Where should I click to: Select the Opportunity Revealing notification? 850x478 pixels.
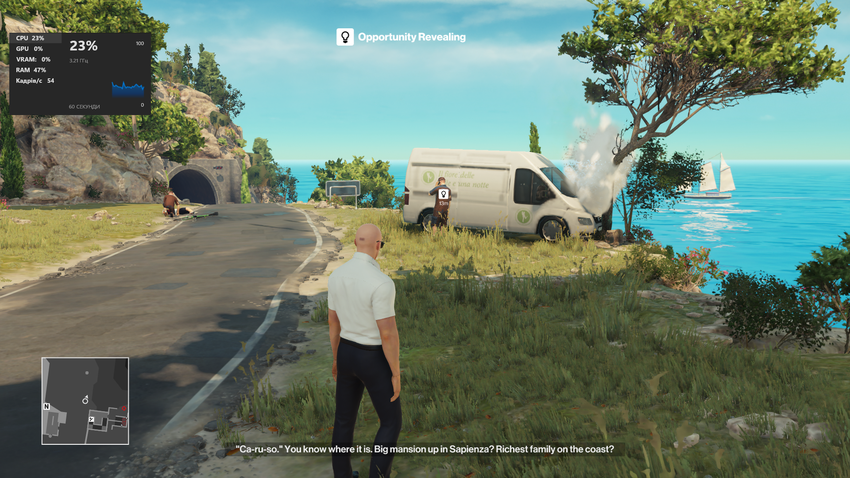[x=401, y=37]
